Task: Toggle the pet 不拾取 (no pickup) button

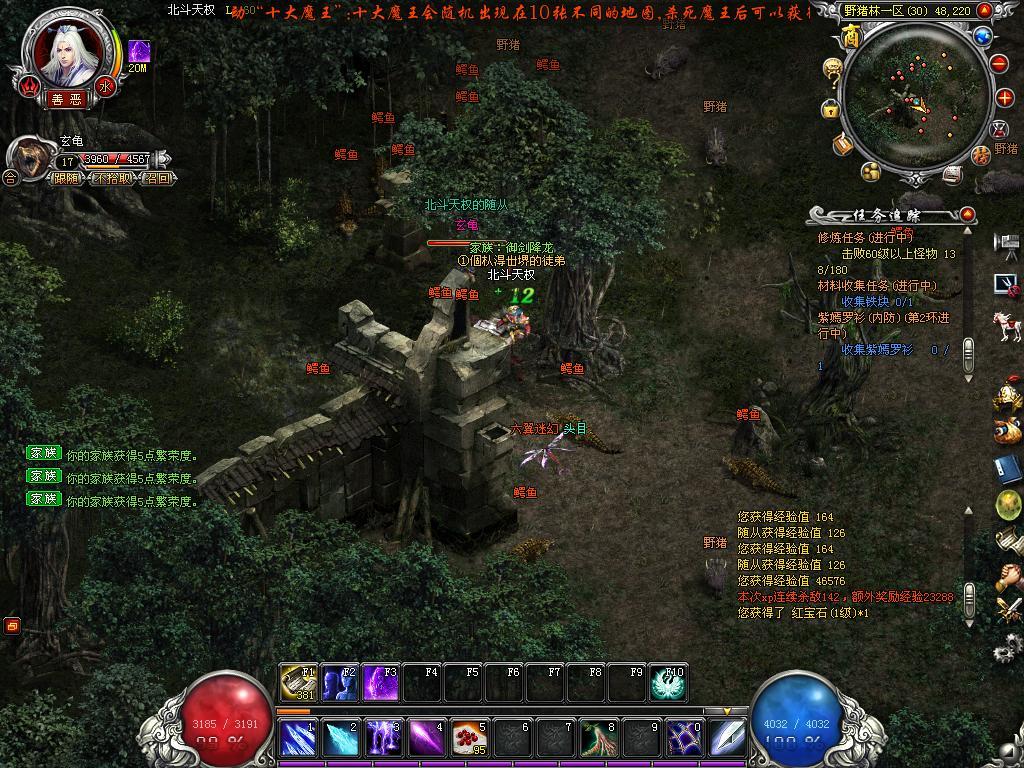Action: click(x=112, y=178)
